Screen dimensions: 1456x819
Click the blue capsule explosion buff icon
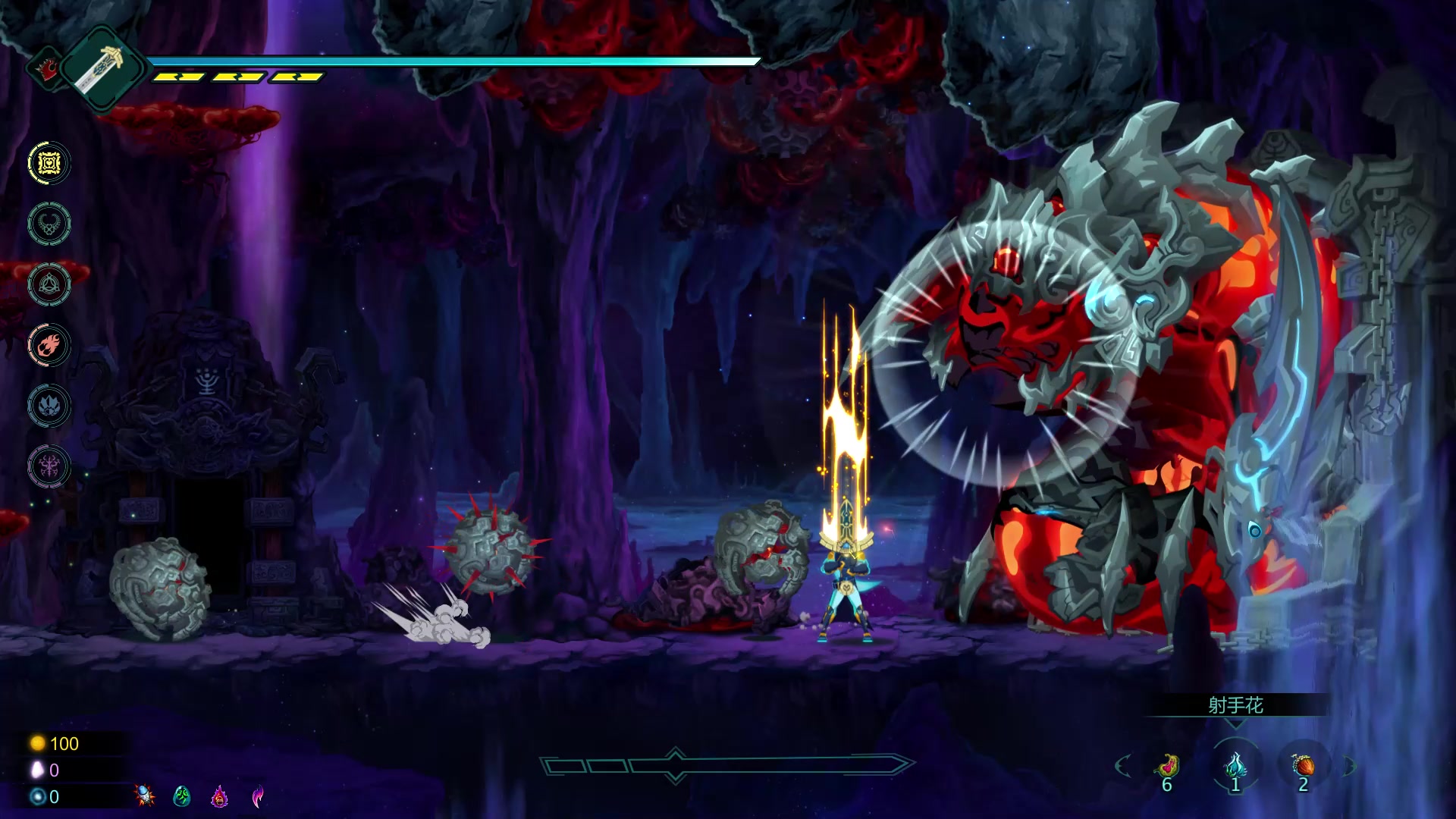tap(144, 795)
